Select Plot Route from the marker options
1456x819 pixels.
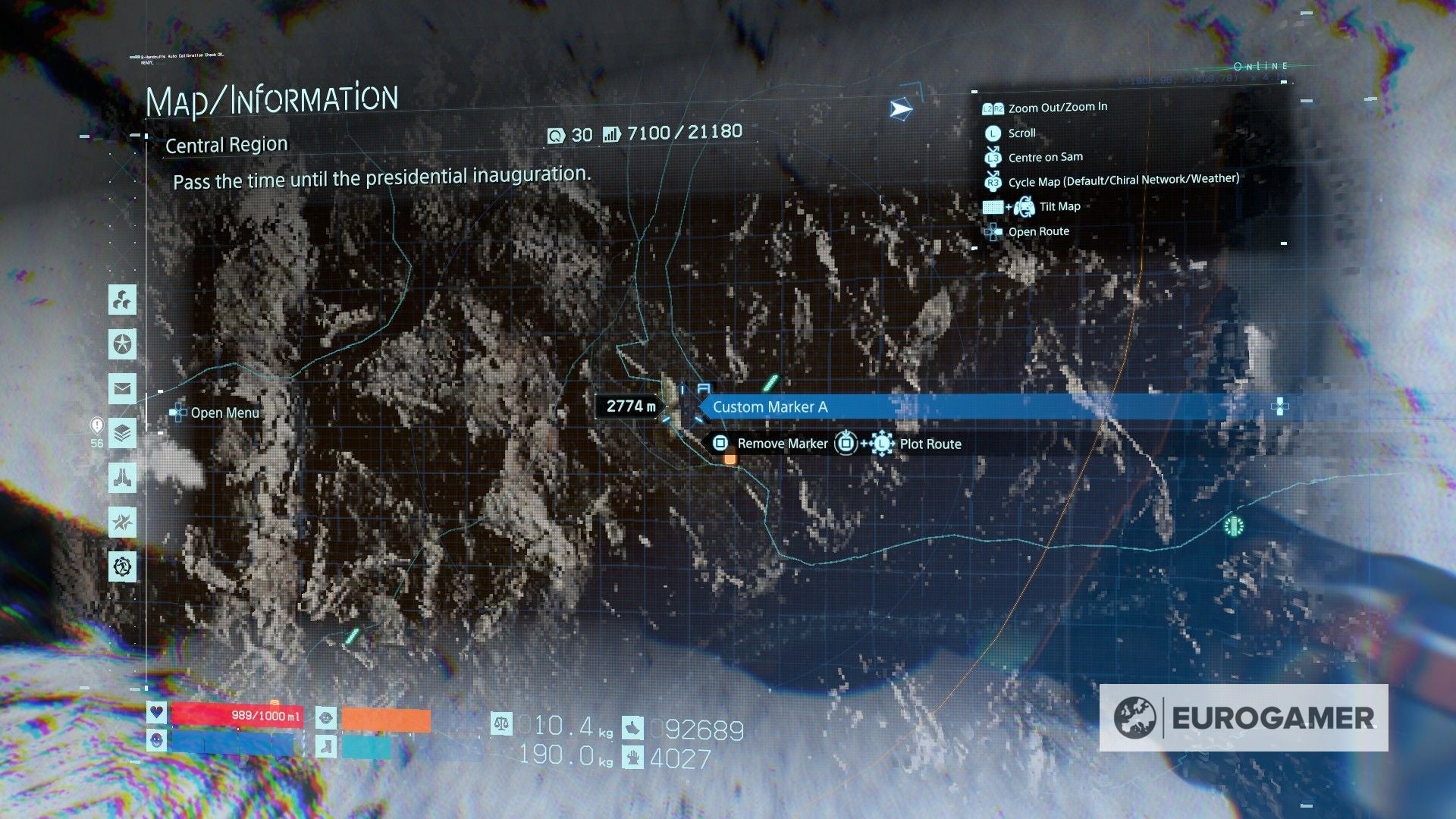coord(930,444)
